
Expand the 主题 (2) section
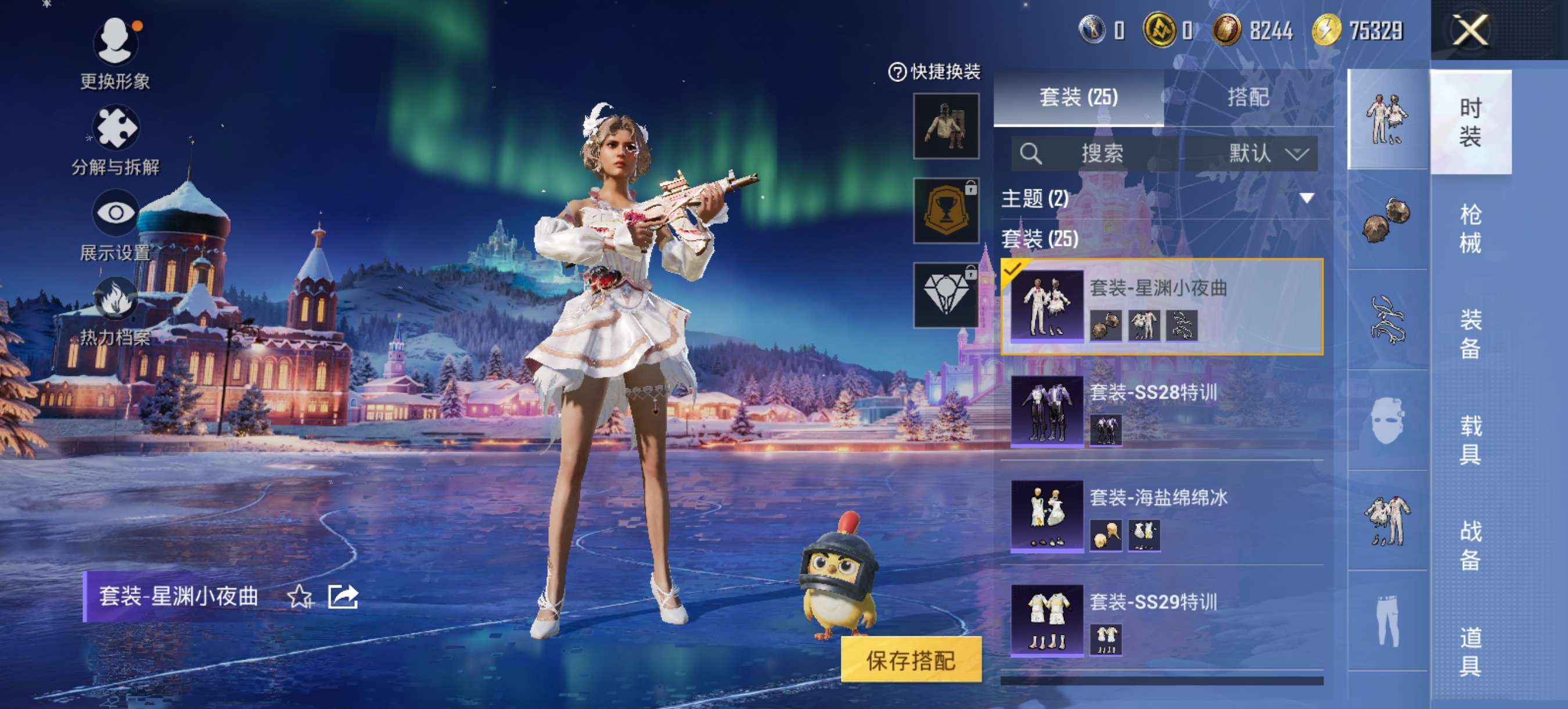(1306, 199)
